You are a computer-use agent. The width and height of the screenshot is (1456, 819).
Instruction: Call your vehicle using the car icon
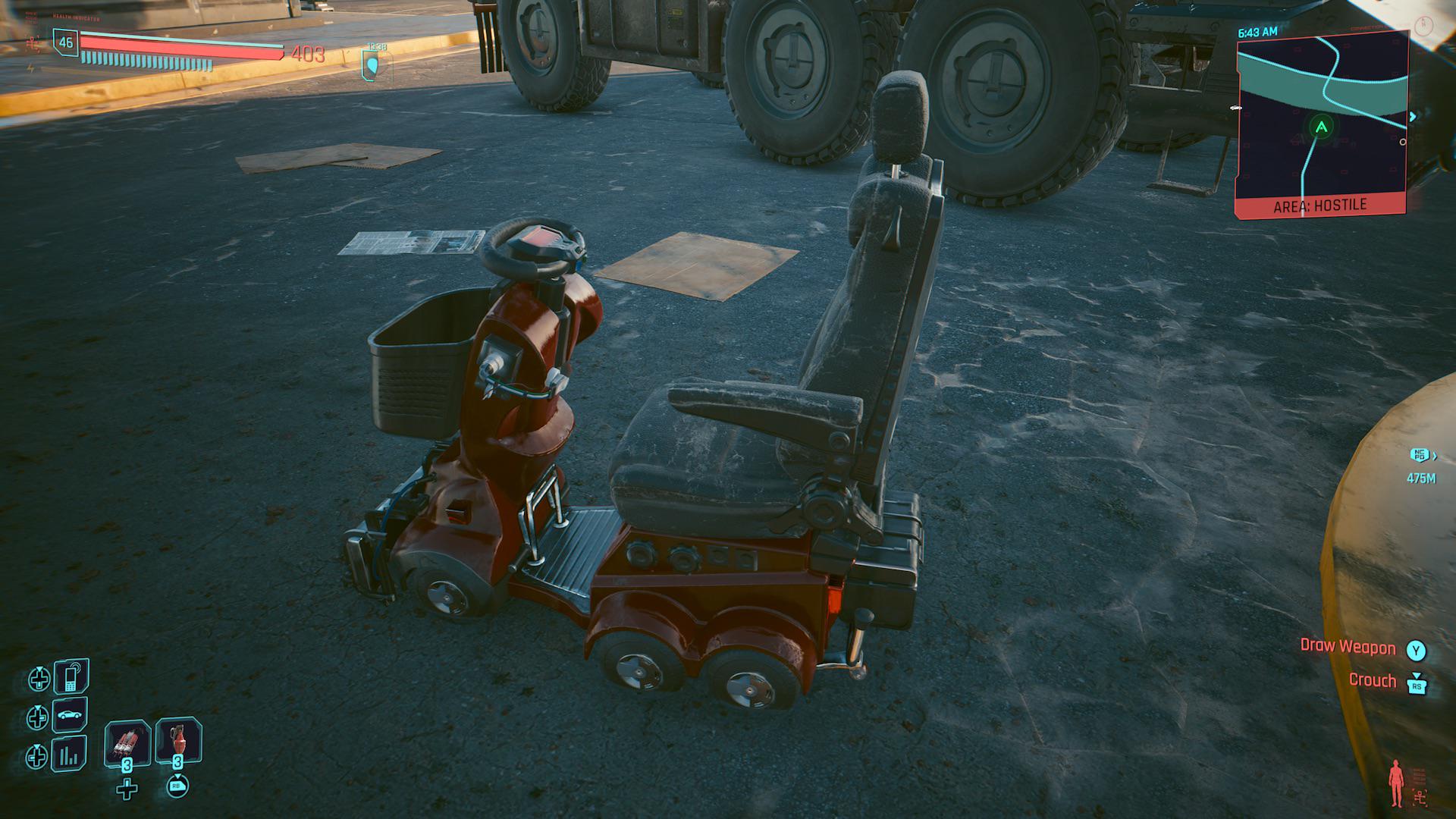tap(69, 715)
